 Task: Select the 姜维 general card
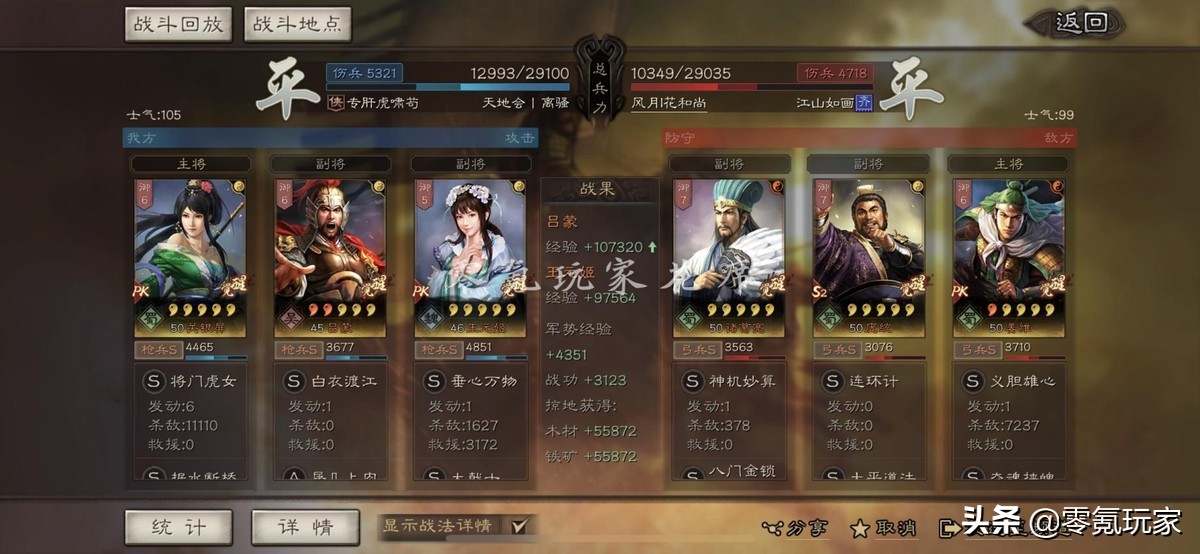[1008, 255]
